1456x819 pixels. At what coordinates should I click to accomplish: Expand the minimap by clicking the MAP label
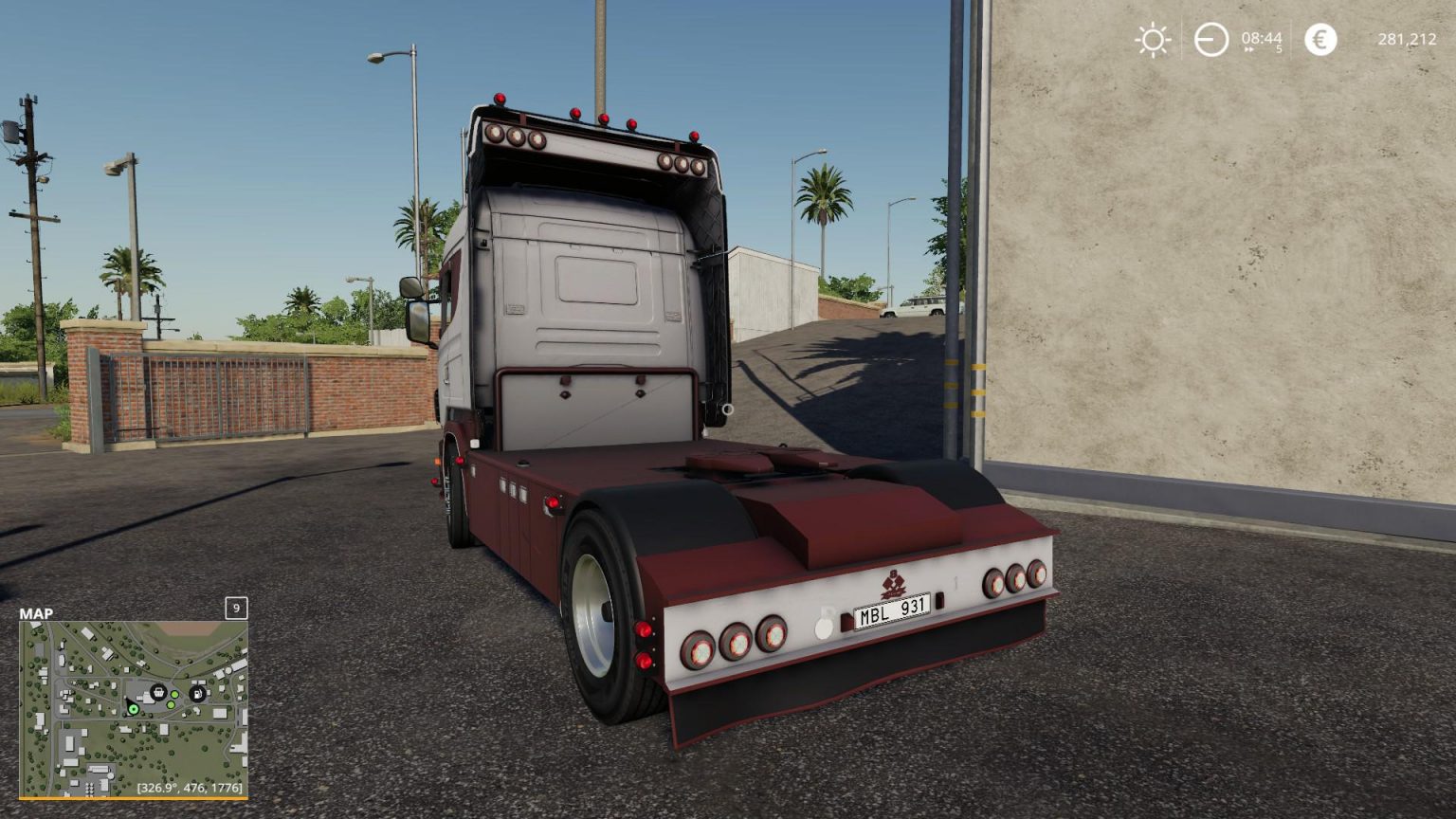pos(38,613)
